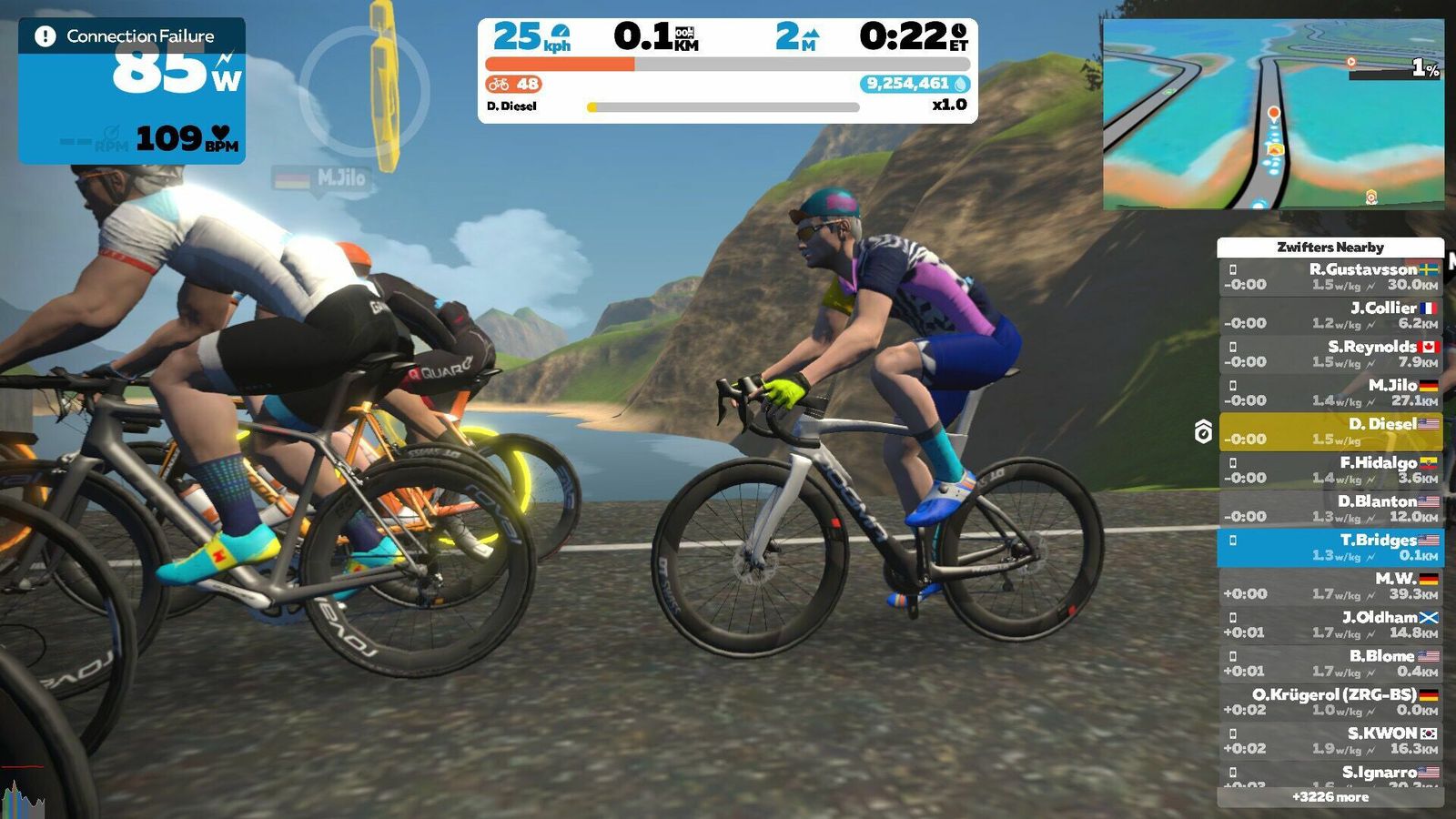1456x819 pixels.
Task: Click the heart rate BPM icon
Action: coord(221,136)
